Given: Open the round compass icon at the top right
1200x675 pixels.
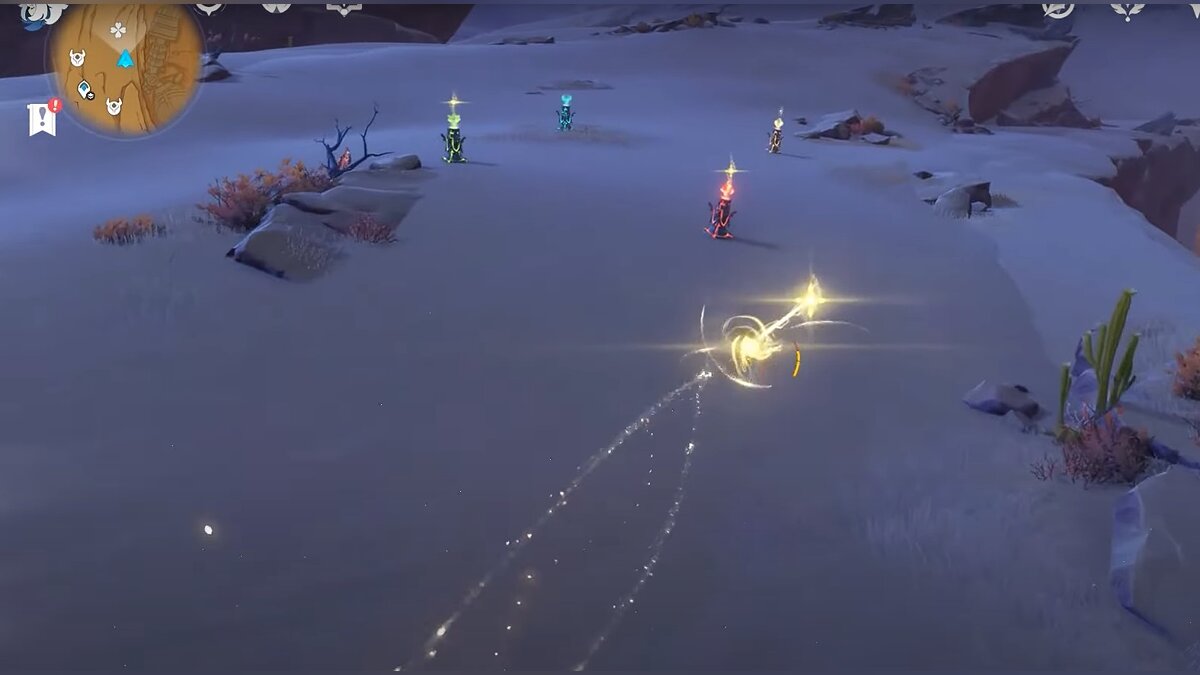Looking at the screenshot, I should point(1057,9).
